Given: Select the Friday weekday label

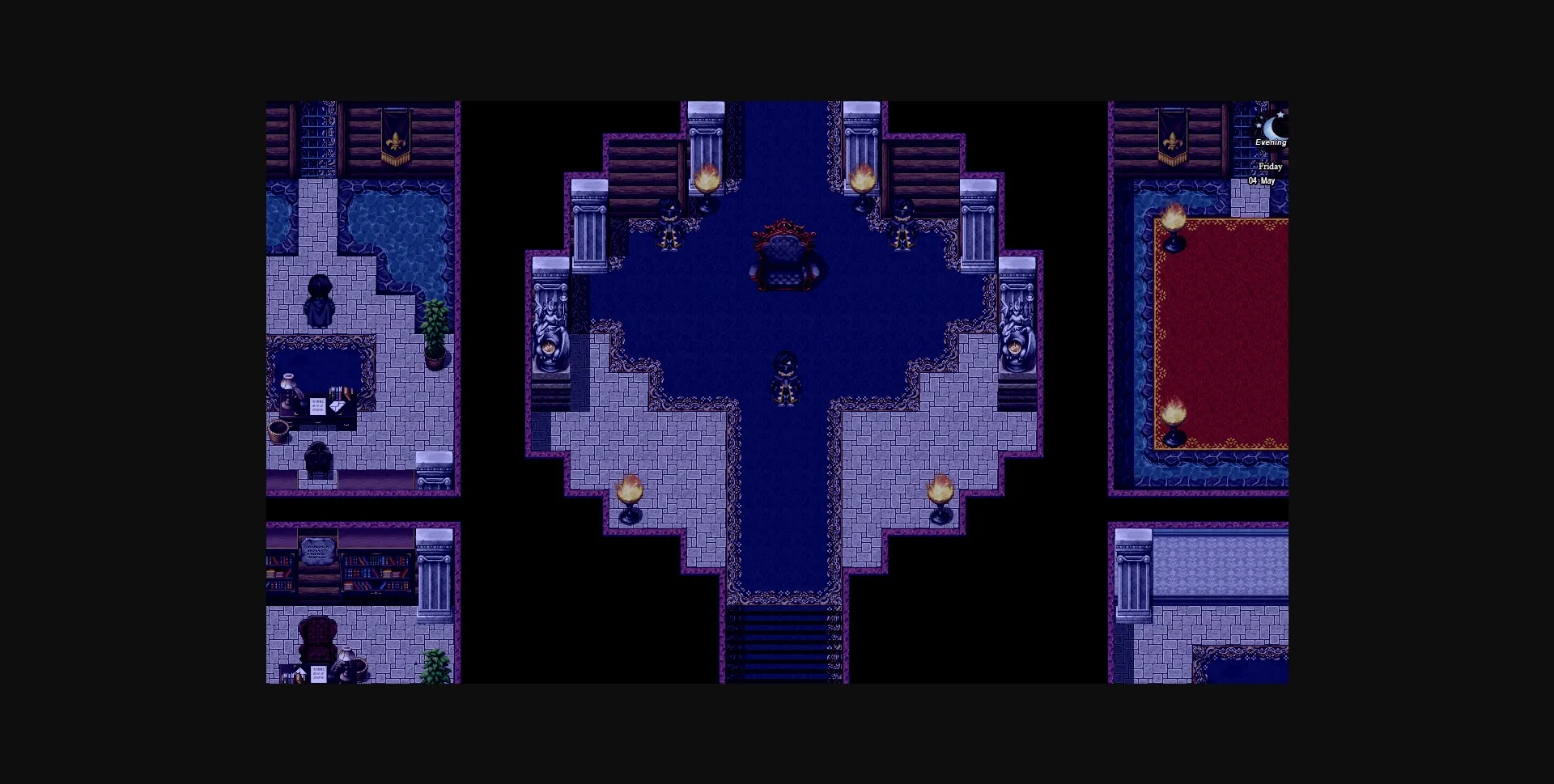Looking at the screenshot, I should point(1270,167).
